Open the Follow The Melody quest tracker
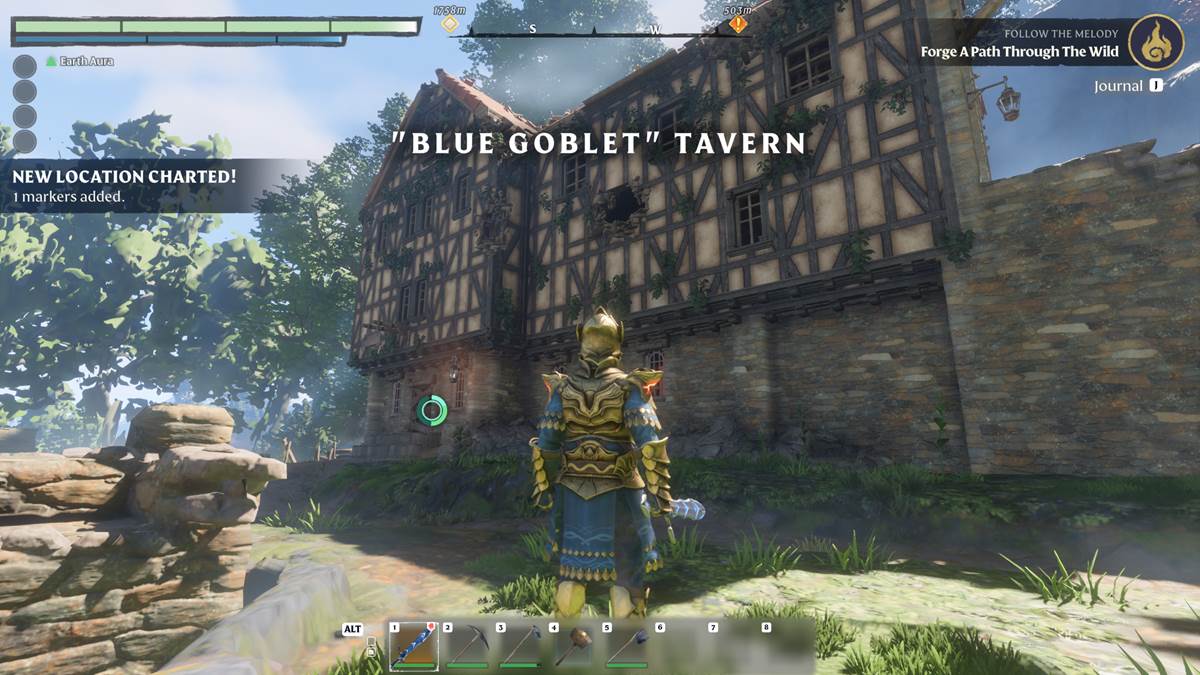 click(1020, 44)
